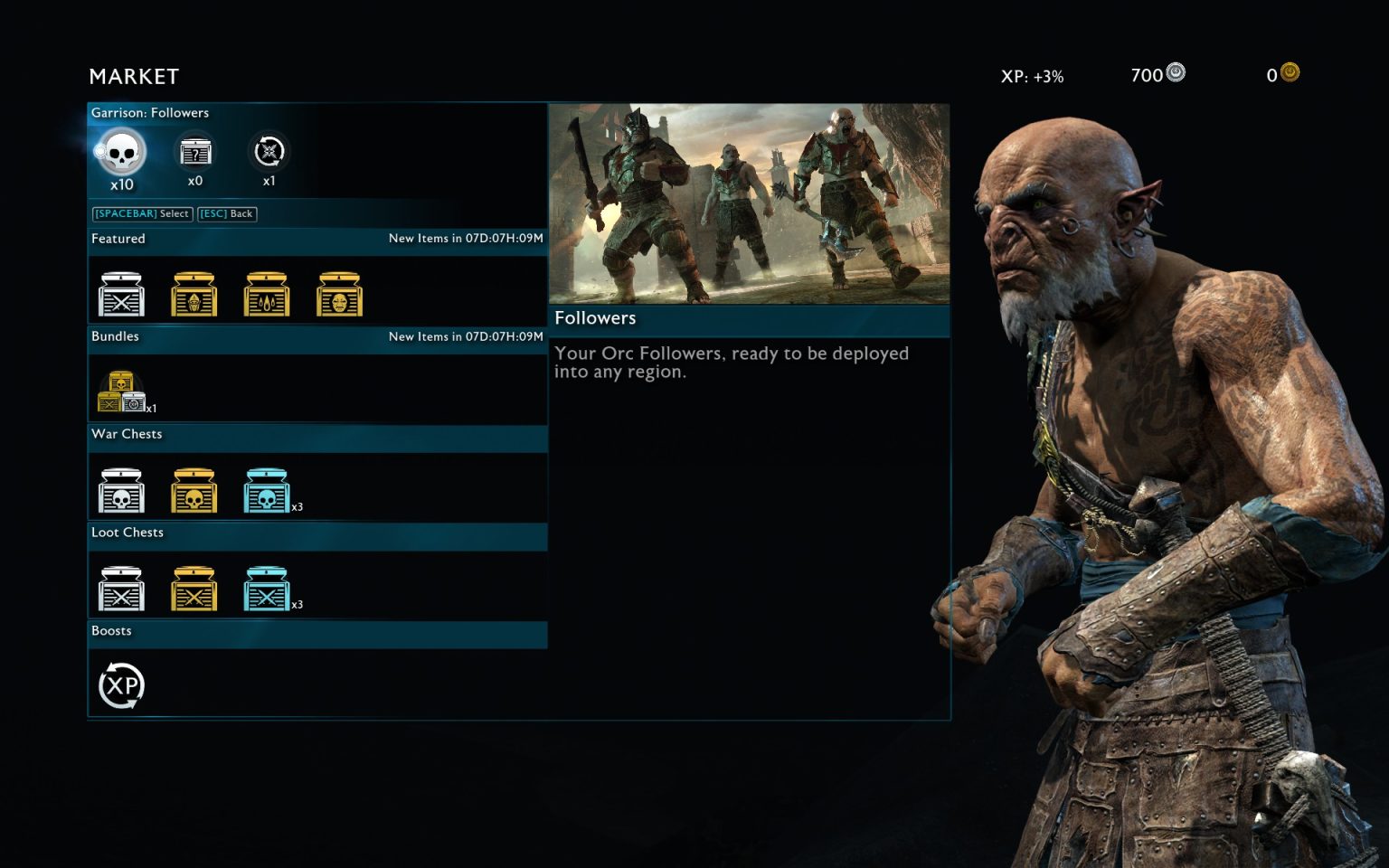Select the skull Followers garrison icon
Viewport: 1389px width, 868px height.
pos(120,154)
